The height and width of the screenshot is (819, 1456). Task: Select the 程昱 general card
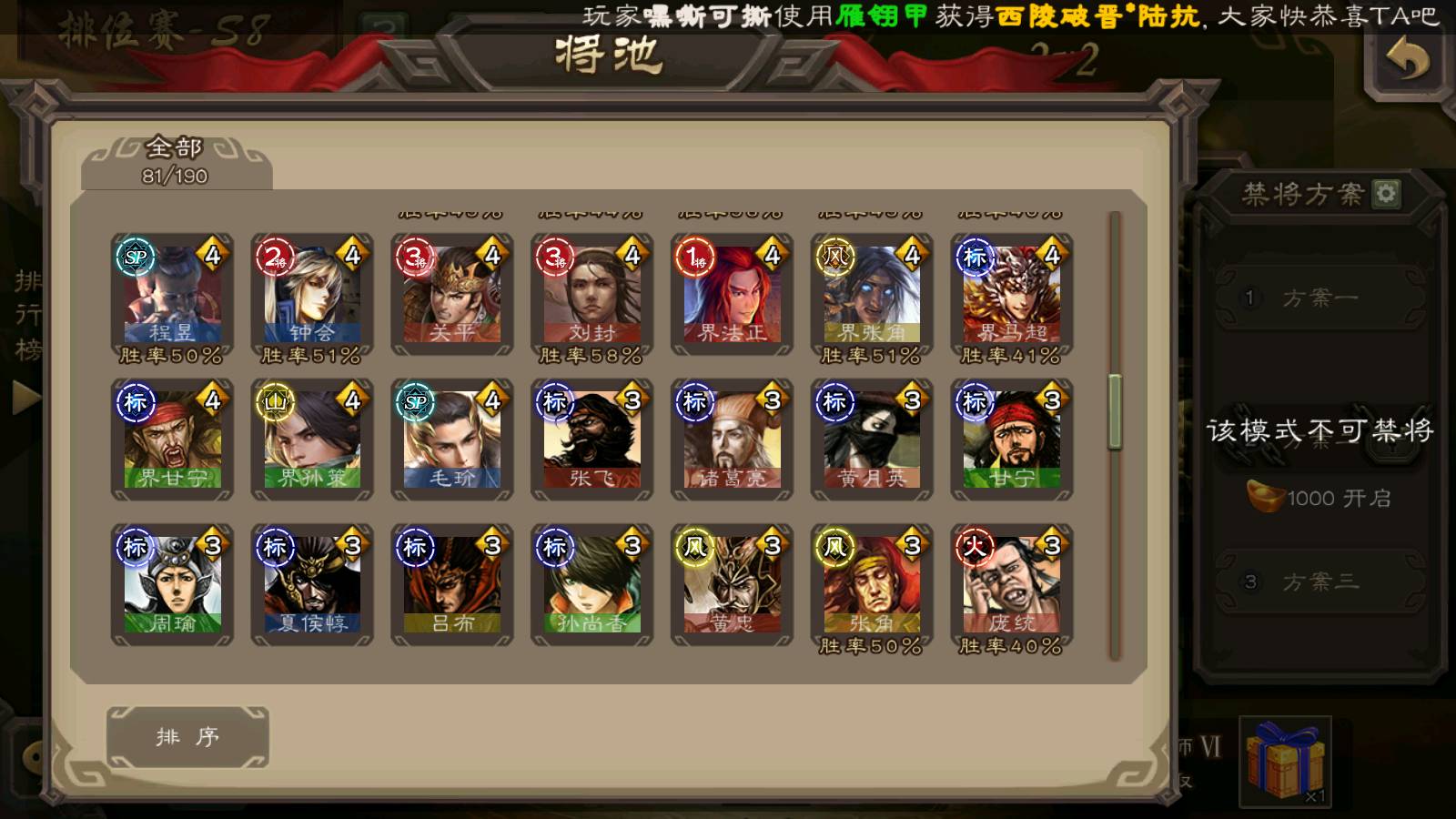coord(172,296)
